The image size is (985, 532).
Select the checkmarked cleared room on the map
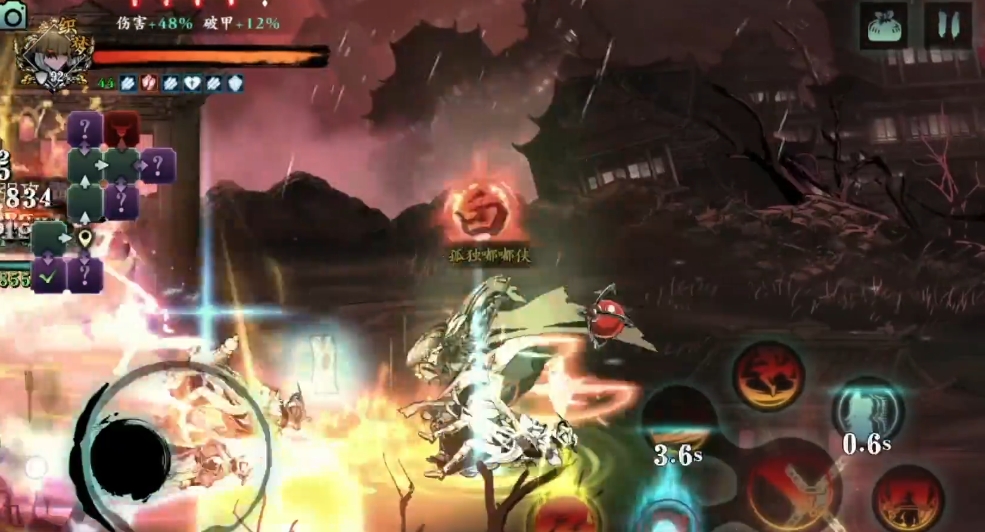49,274
